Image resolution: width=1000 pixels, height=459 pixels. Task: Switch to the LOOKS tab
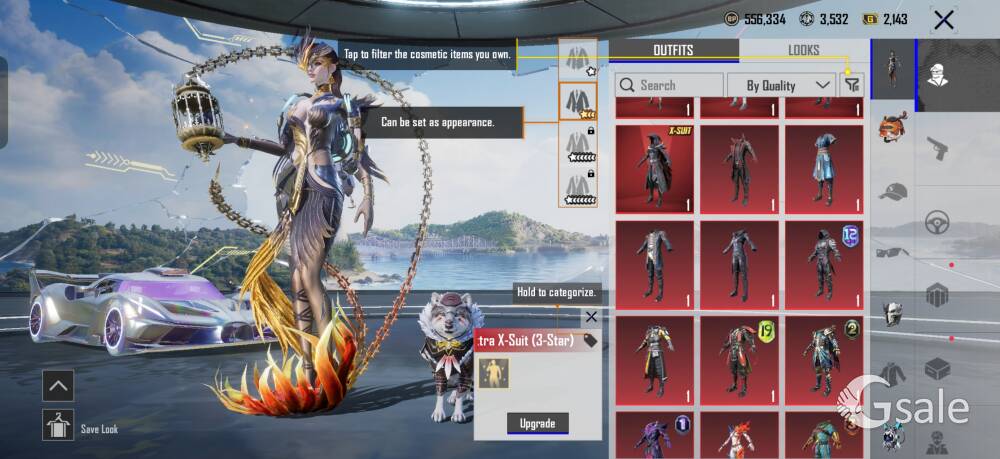(803, 51)
